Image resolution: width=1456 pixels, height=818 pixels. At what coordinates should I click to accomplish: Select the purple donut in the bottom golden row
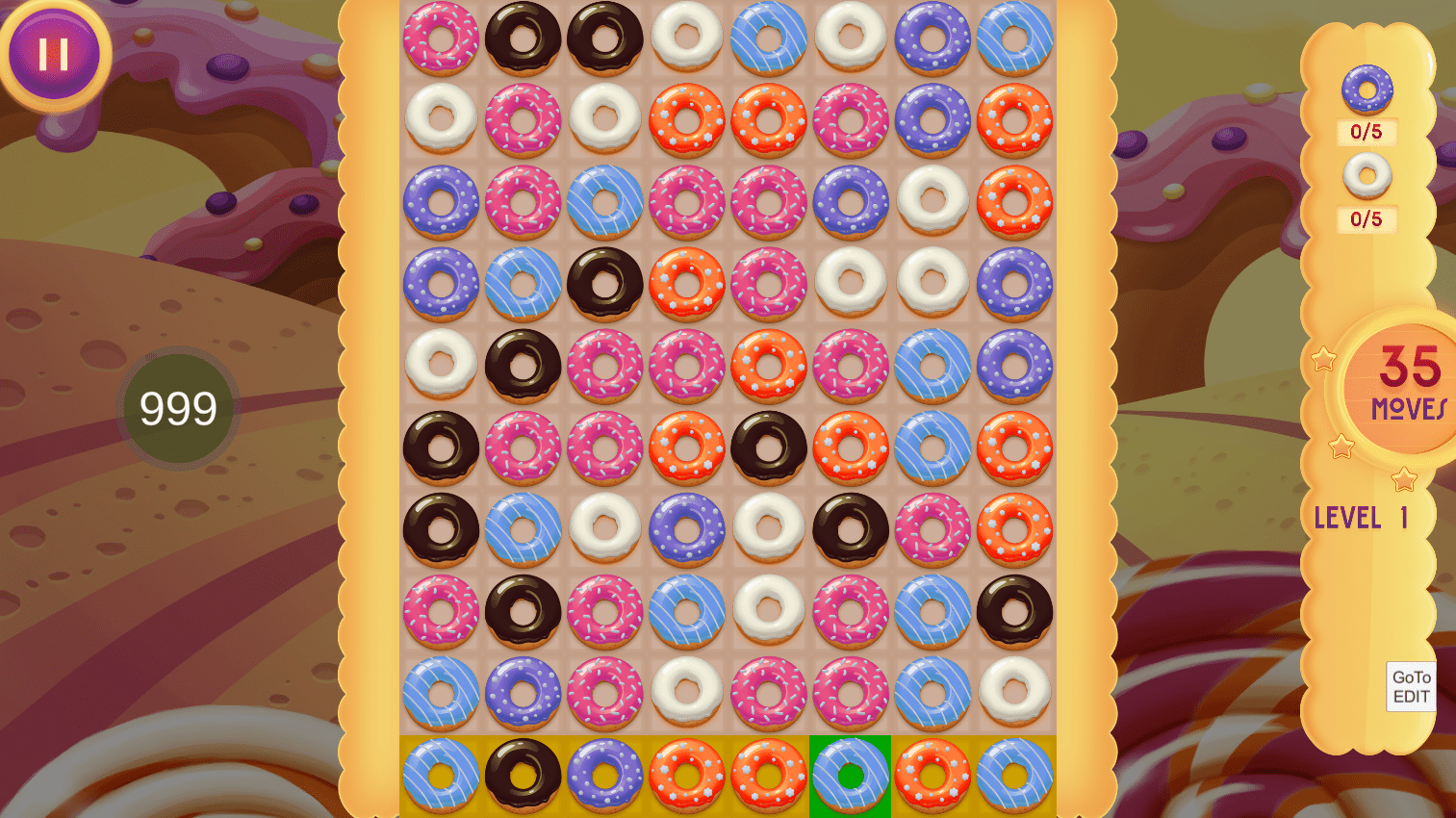(604, 776)
